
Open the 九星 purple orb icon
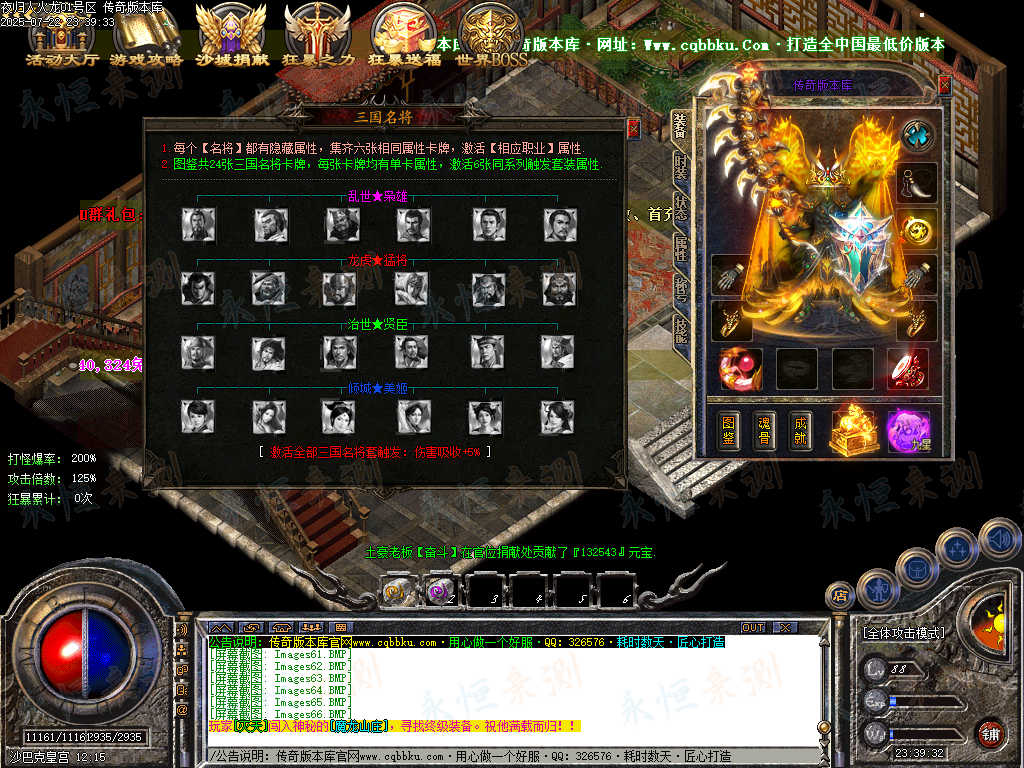pyautogui.click(x=908, y=431)
